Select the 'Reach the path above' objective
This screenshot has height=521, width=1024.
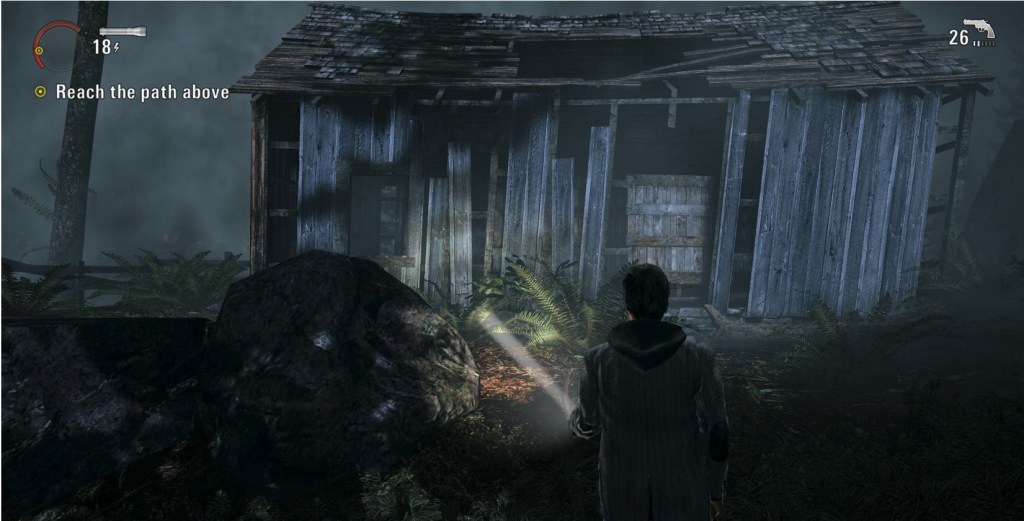pyautogui.click(x=141, y=92)
